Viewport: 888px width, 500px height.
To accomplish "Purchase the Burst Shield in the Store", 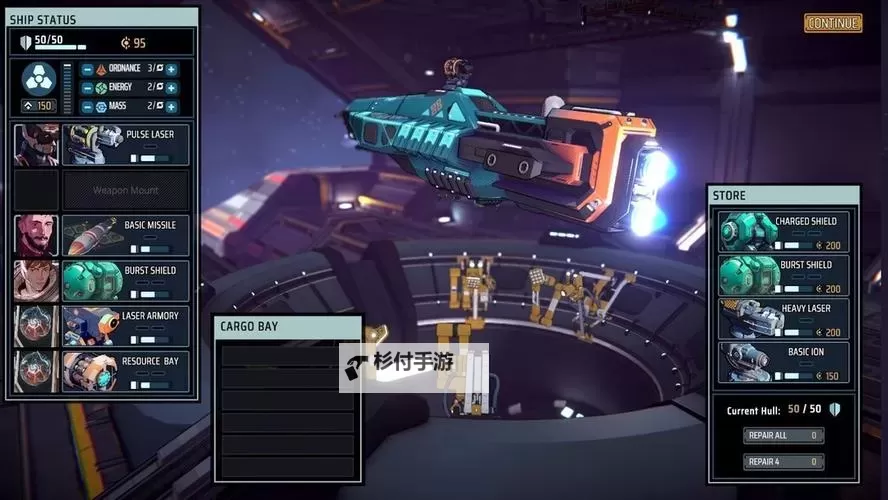I will 784,275.
